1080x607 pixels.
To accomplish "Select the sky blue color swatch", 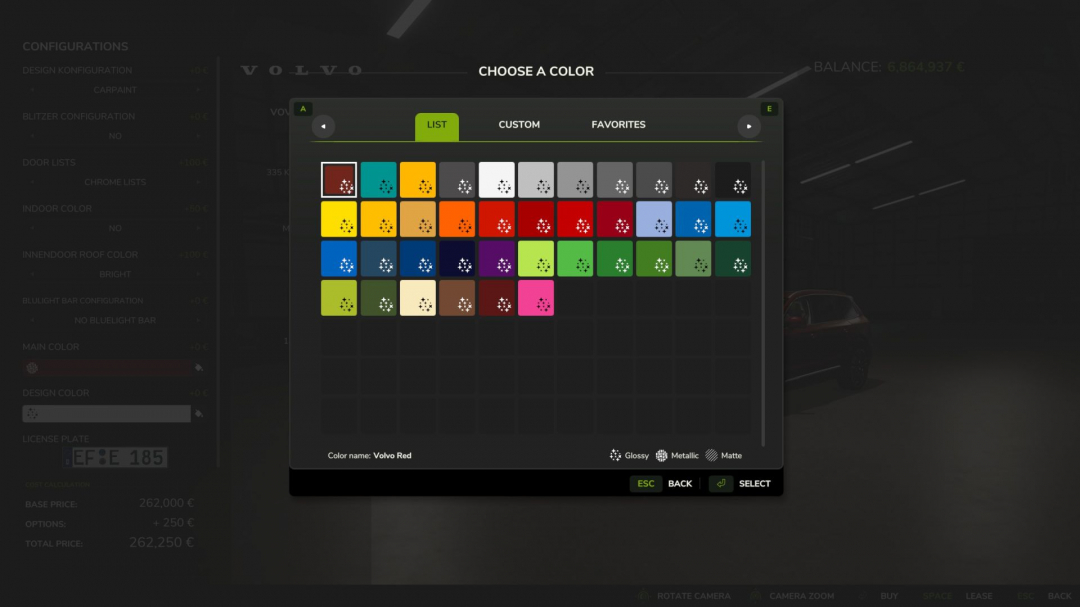I will (732, 219).
